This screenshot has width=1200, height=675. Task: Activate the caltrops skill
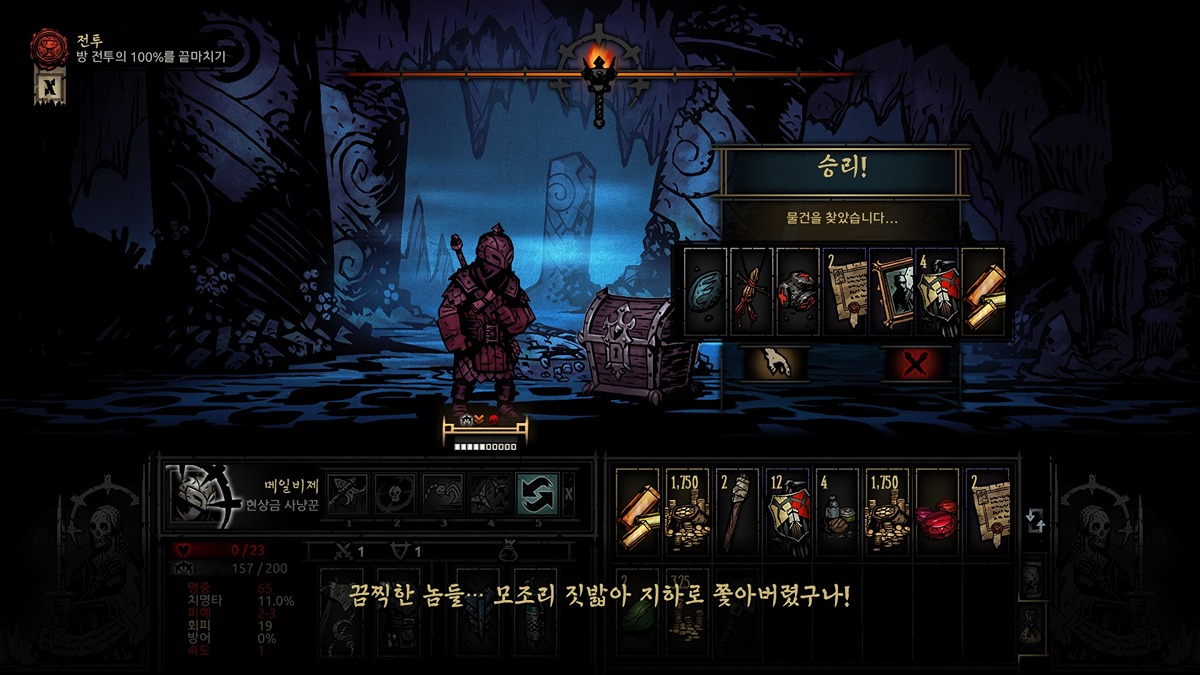click(489, 494)
